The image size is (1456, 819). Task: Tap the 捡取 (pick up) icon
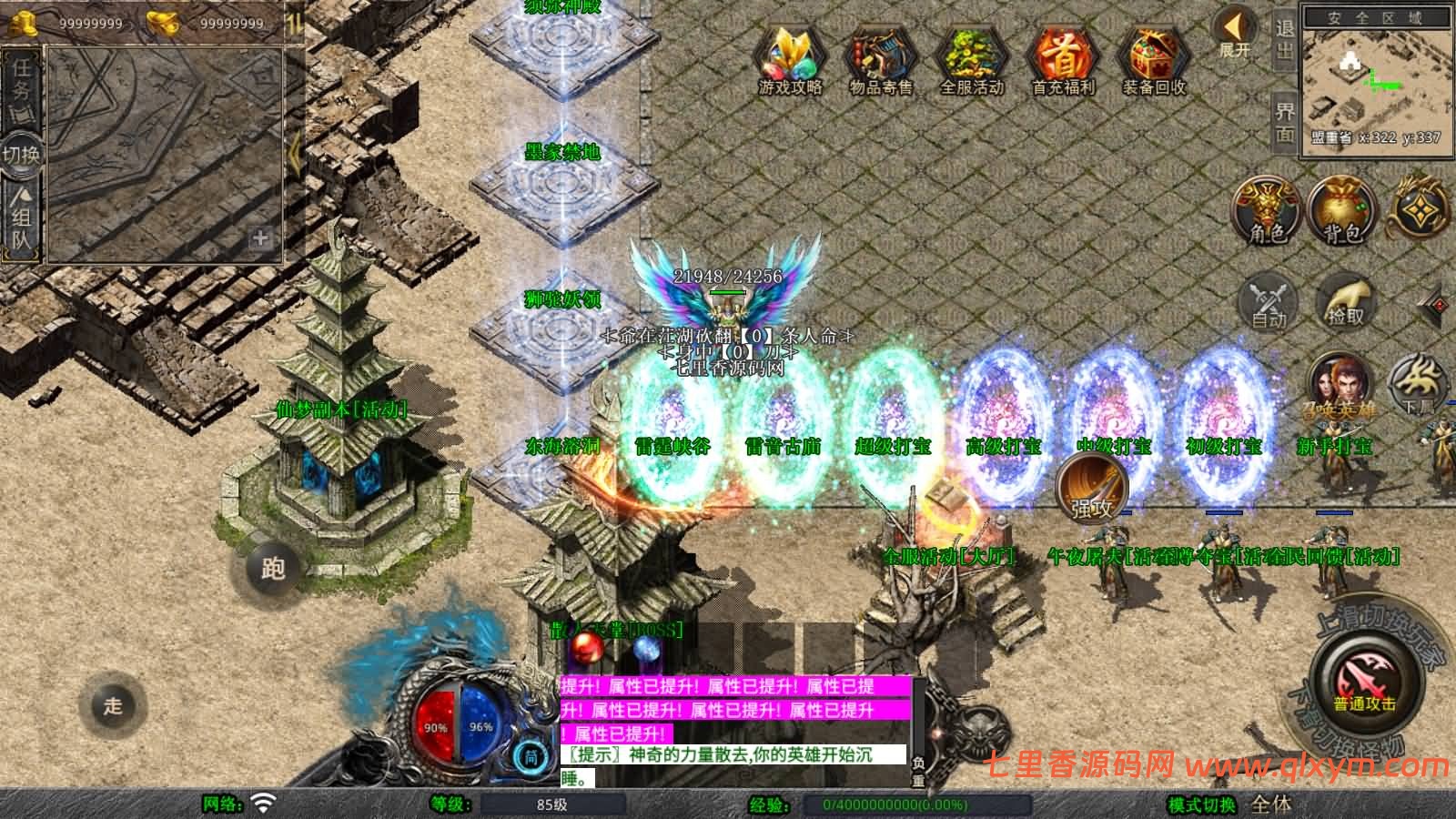1344,305
